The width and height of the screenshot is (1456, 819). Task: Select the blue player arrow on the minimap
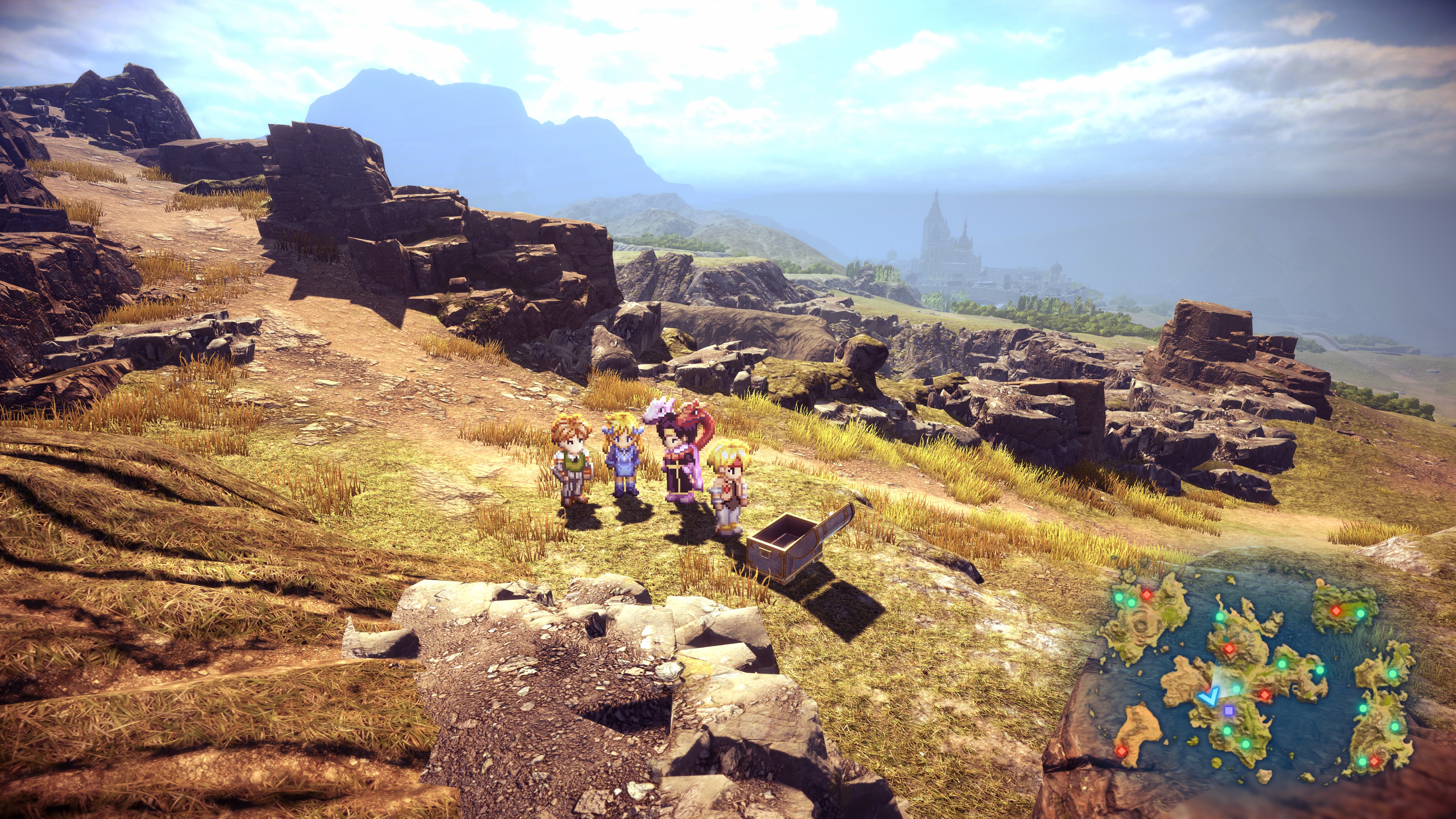[1208, 697]
